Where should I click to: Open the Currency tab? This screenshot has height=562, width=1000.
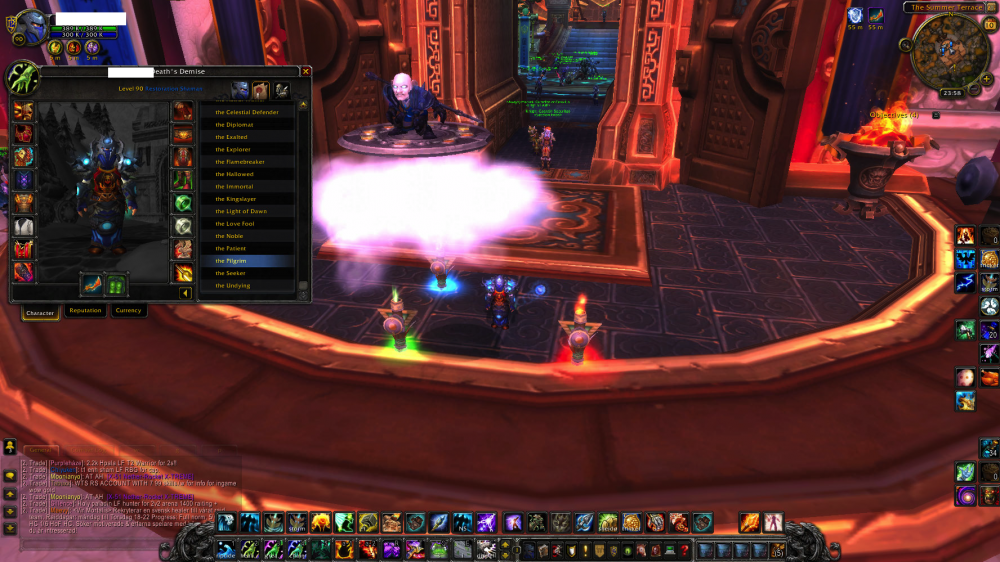[128, 311]
